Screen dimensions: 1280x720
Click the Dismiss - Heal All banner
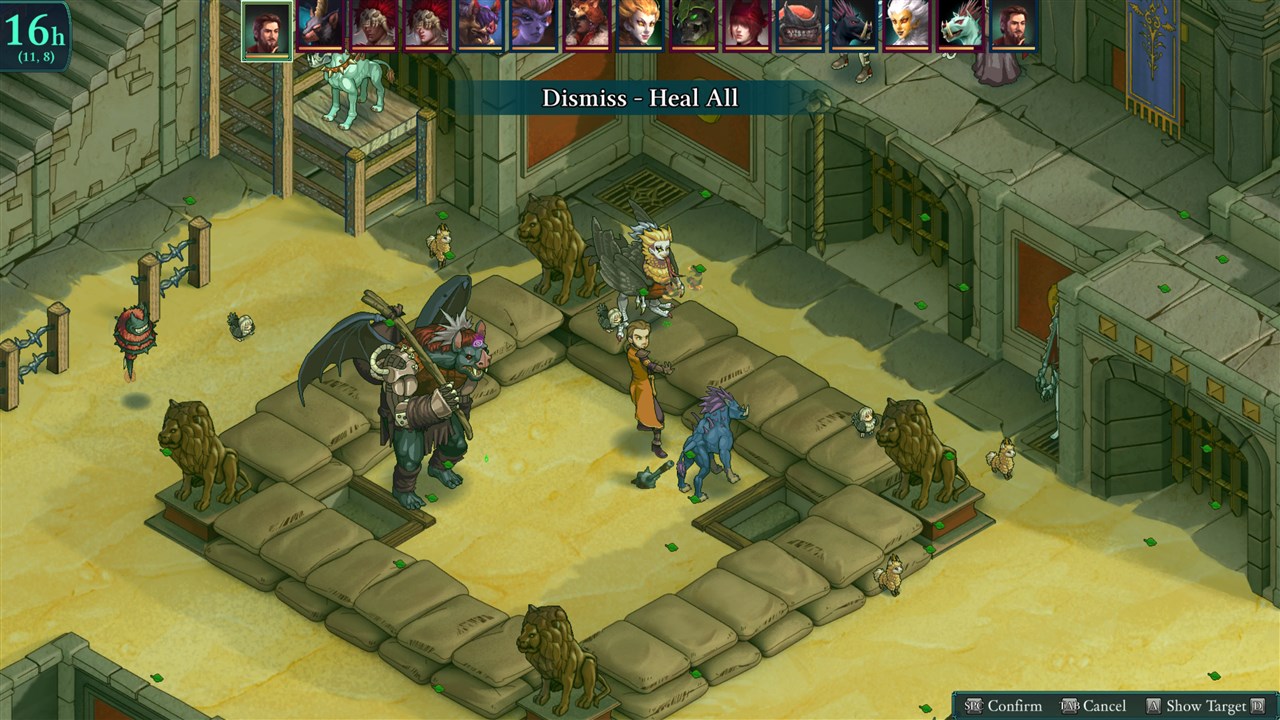[x=640, y=98]
